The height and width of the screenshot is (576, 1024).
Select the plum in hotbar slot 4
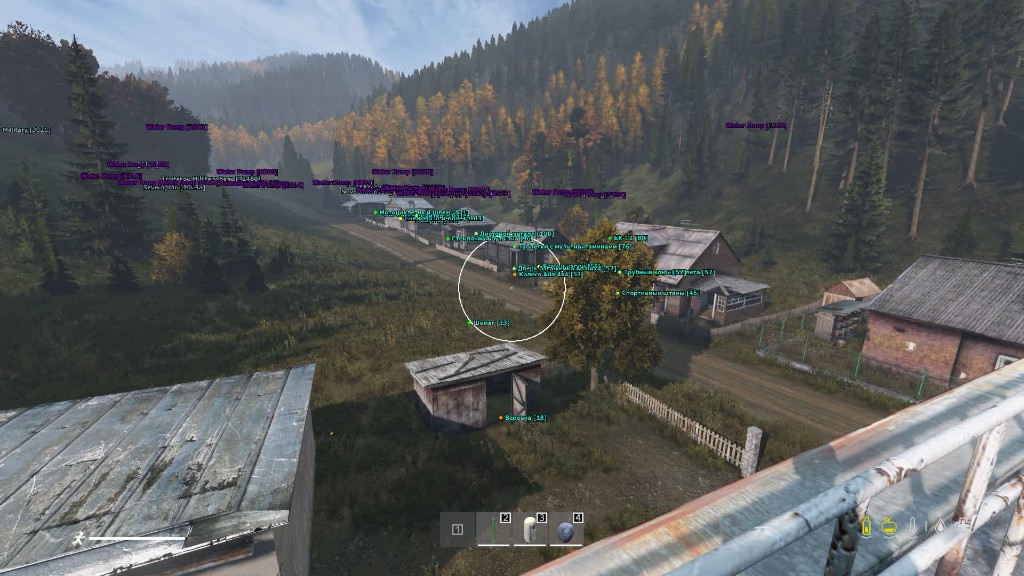click(566, 530)
